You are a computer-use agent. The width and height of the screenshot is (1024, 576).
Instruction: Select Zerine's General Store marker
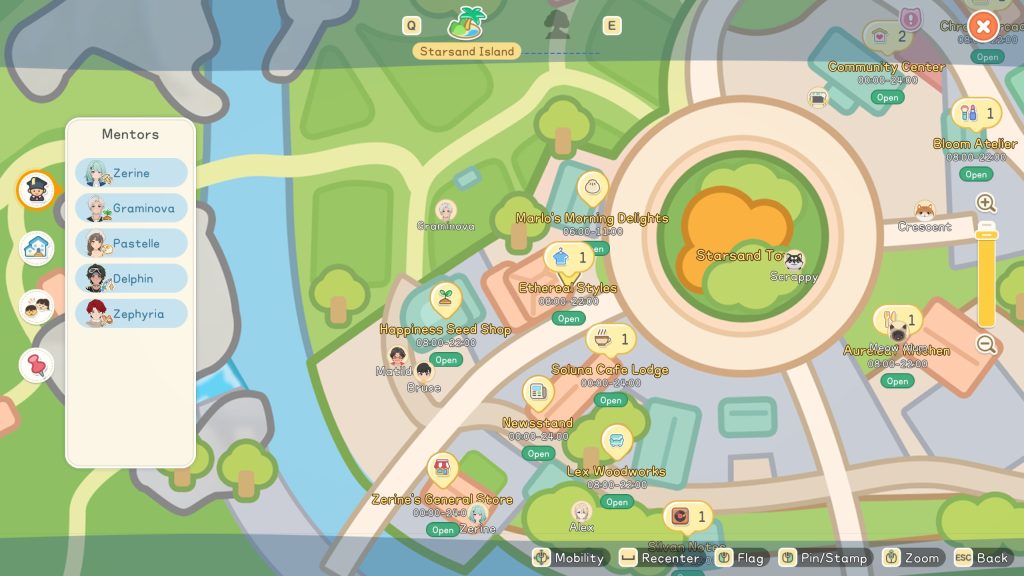click(442, 468)
